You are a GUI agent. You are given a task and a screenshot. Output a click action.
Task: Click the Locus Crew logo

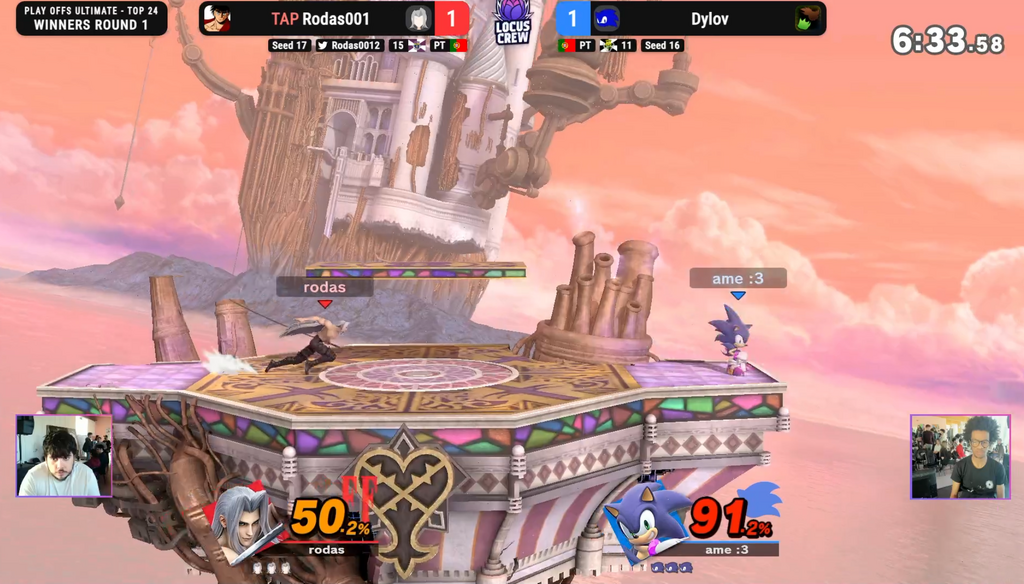512,24
